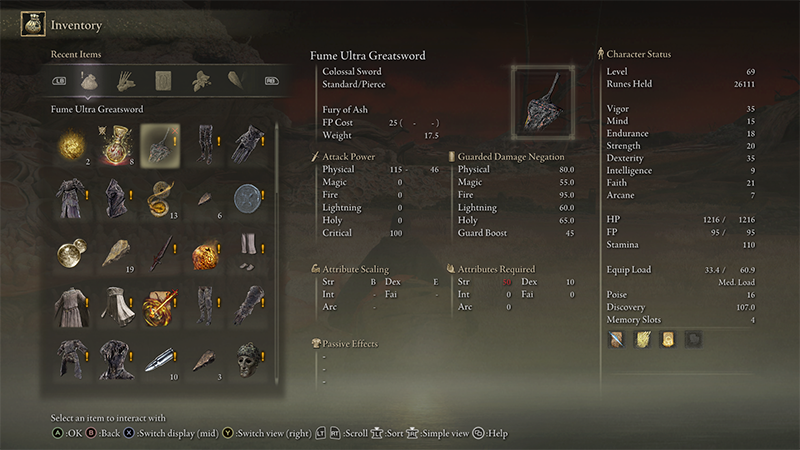The image size is (800, 450).
Task: Switch to the scroll-page category tab
Action: pyautogui.click(x=162, y=80)
